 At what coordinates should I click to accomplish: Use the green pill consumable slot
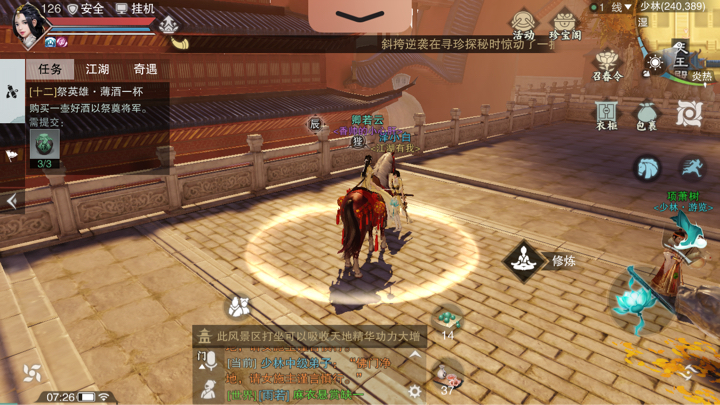447,320
